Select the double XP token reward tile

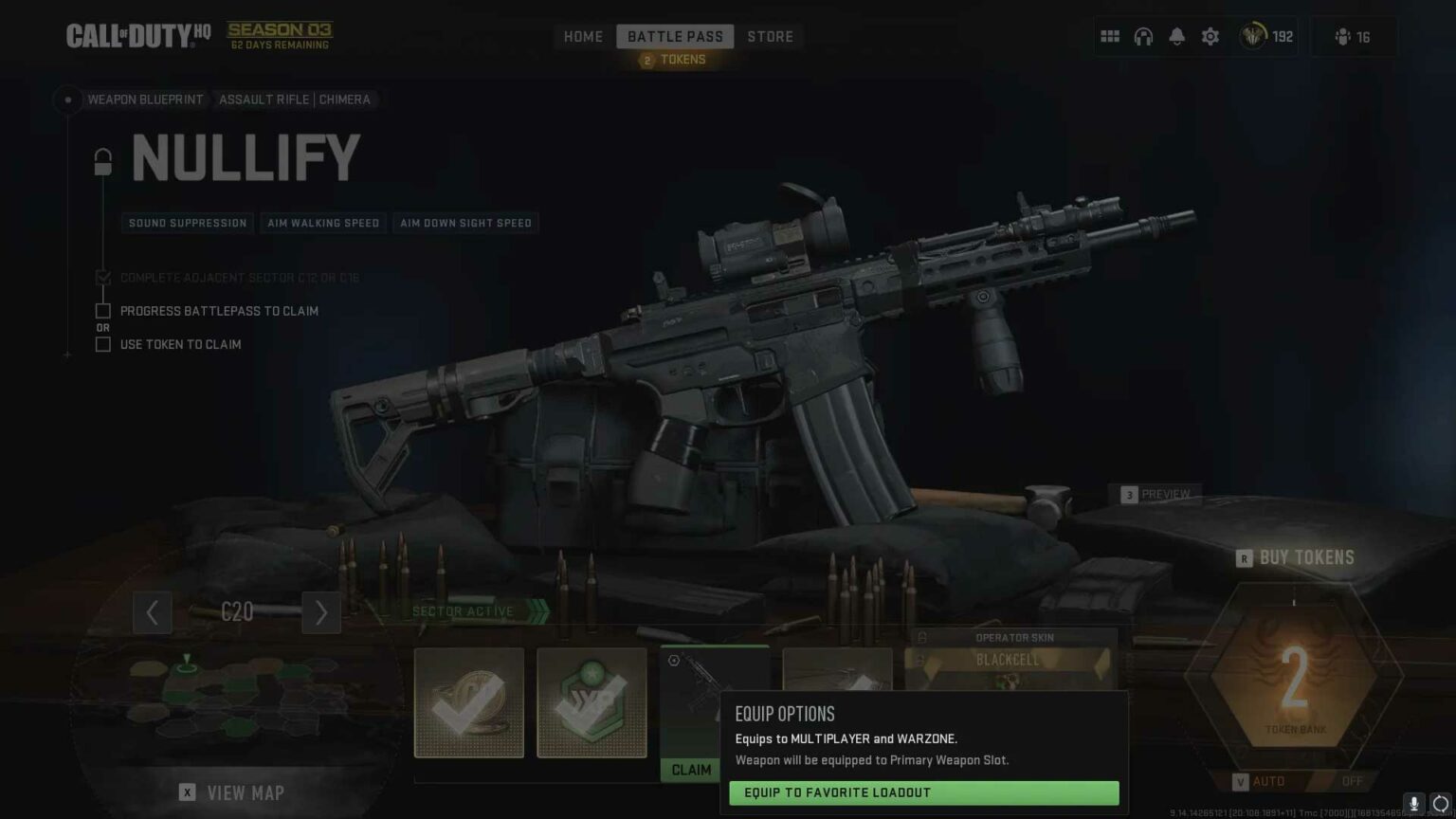(591, 702)
